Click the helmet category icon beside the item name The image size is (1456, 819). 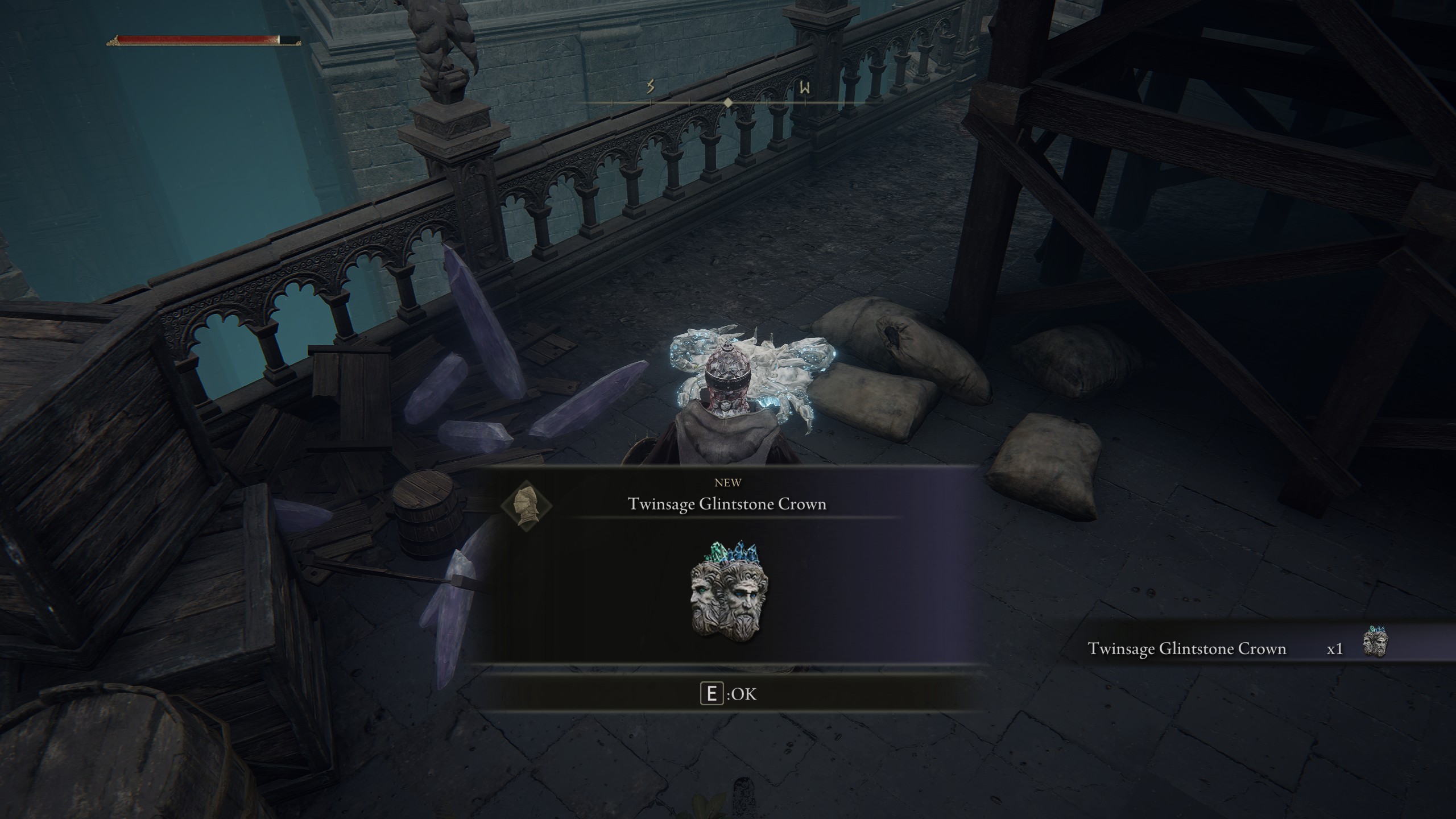(x=526, y=505)
